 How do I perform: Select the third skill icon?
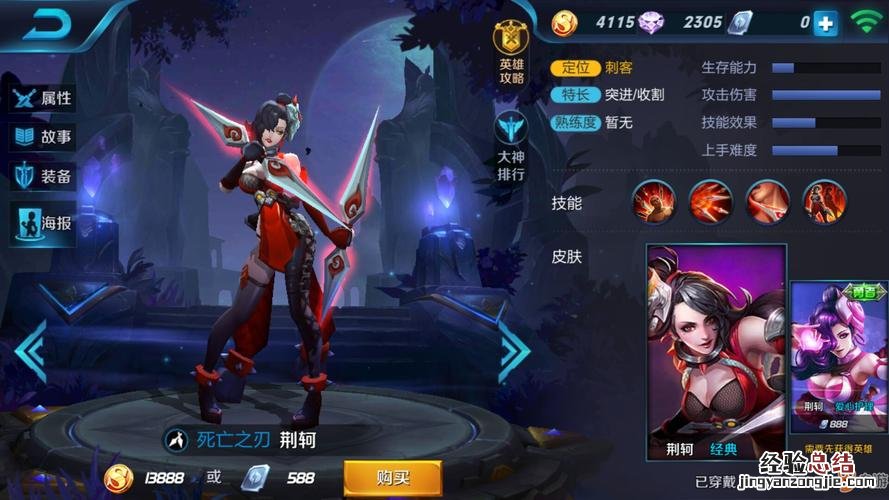(x=765, y=202)
